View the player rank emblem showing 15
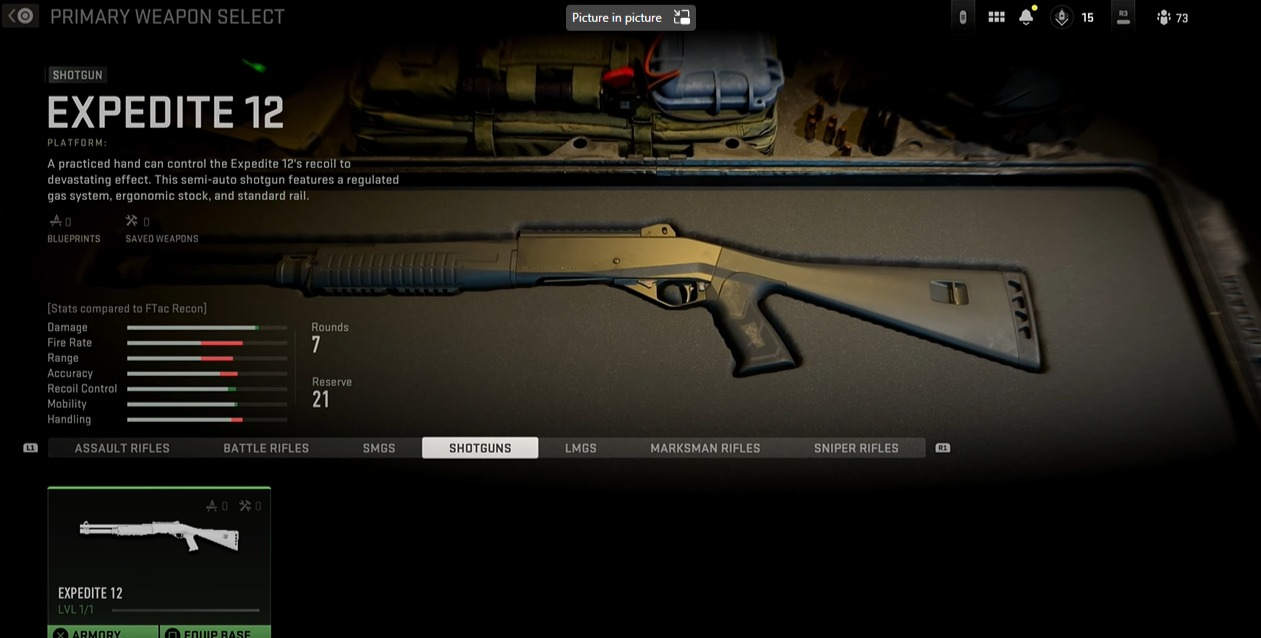 [x=1073, y=17]
